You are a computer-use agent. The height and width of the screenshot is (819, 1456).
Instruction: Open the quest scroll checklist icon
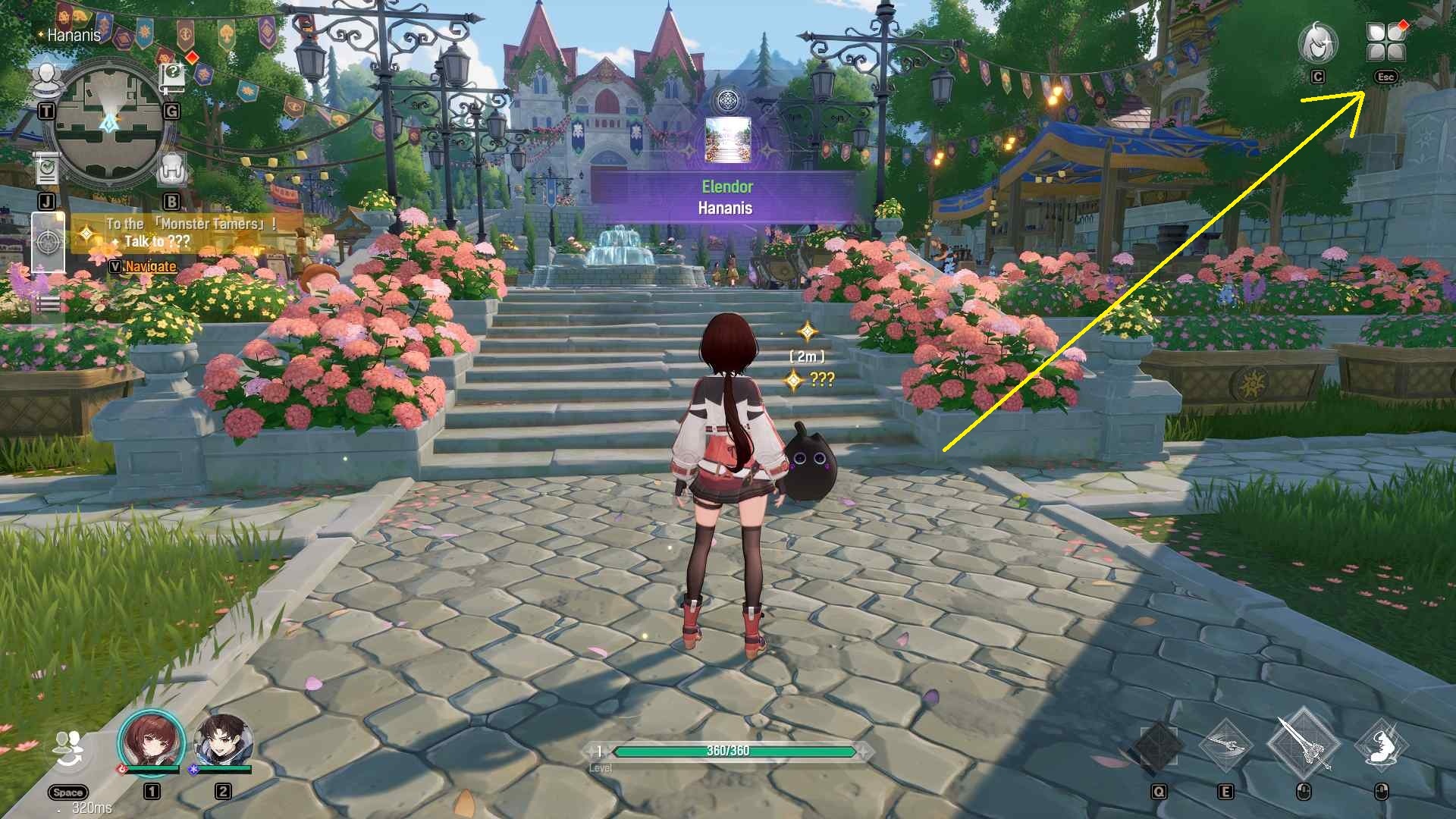[47, 168]
